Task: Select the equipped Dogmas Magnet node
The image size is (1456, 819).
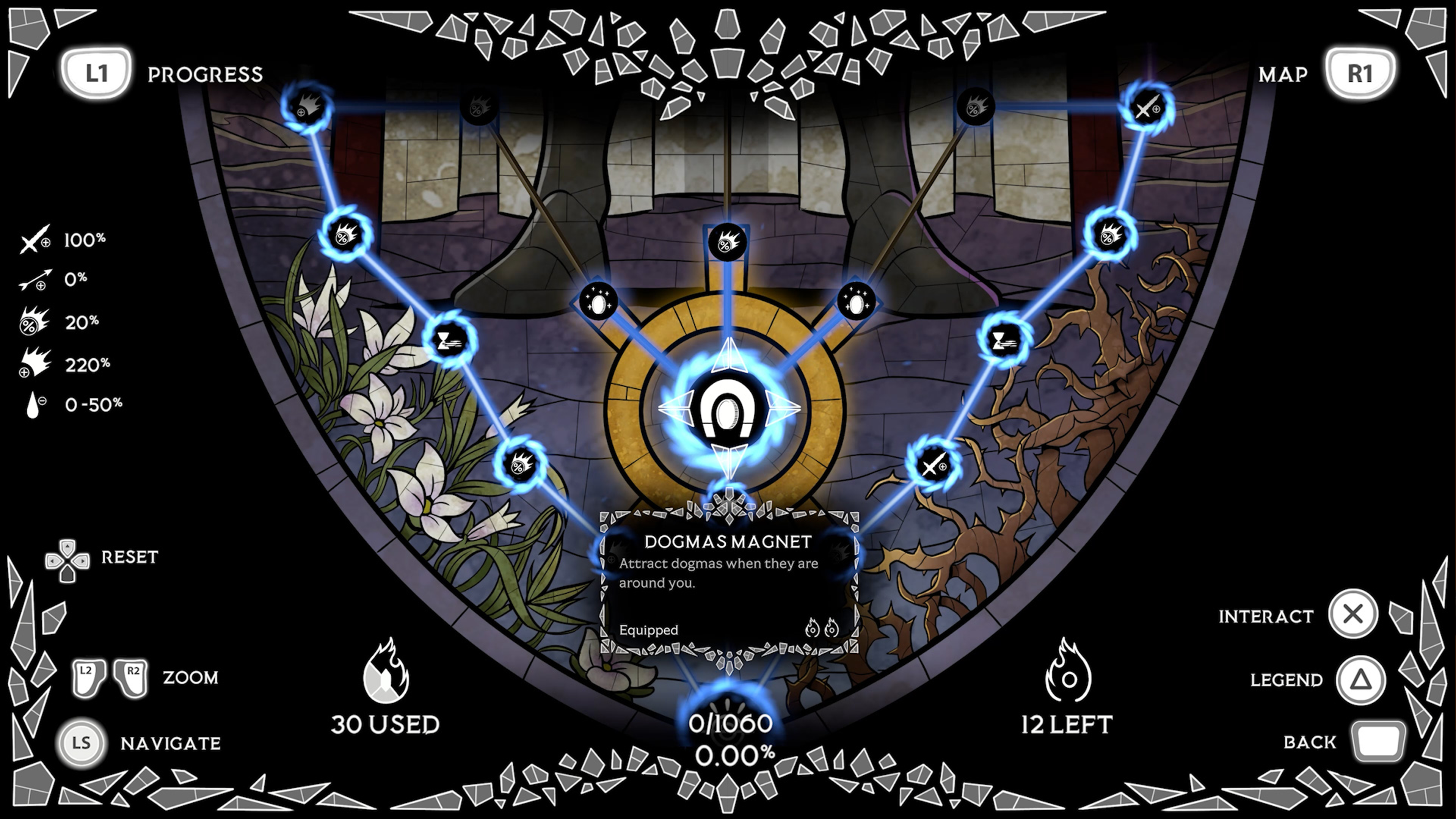Action: point(729,408)
